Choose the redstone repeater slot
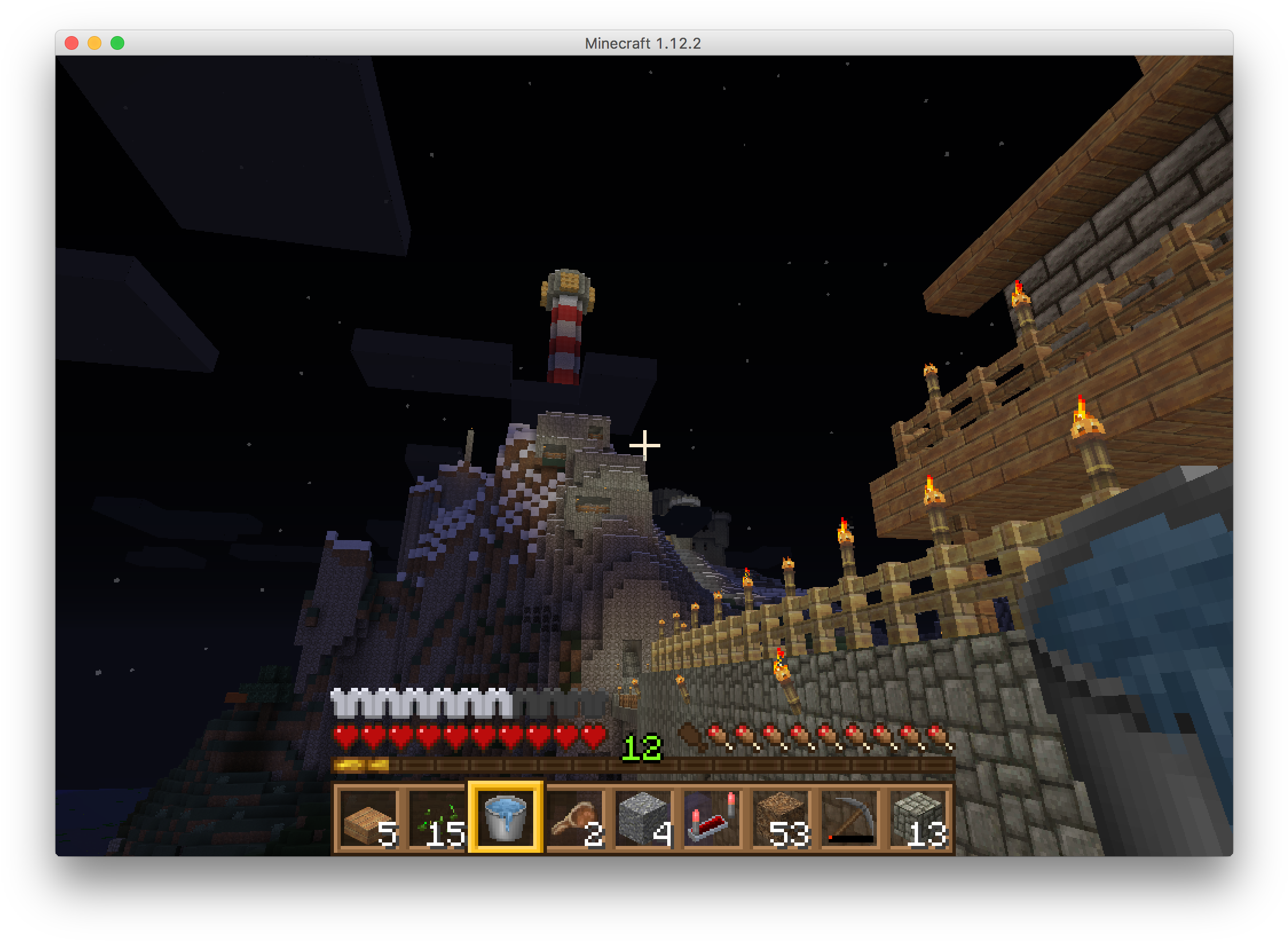This screenshot has height=941, width=1288. [712, 818]
